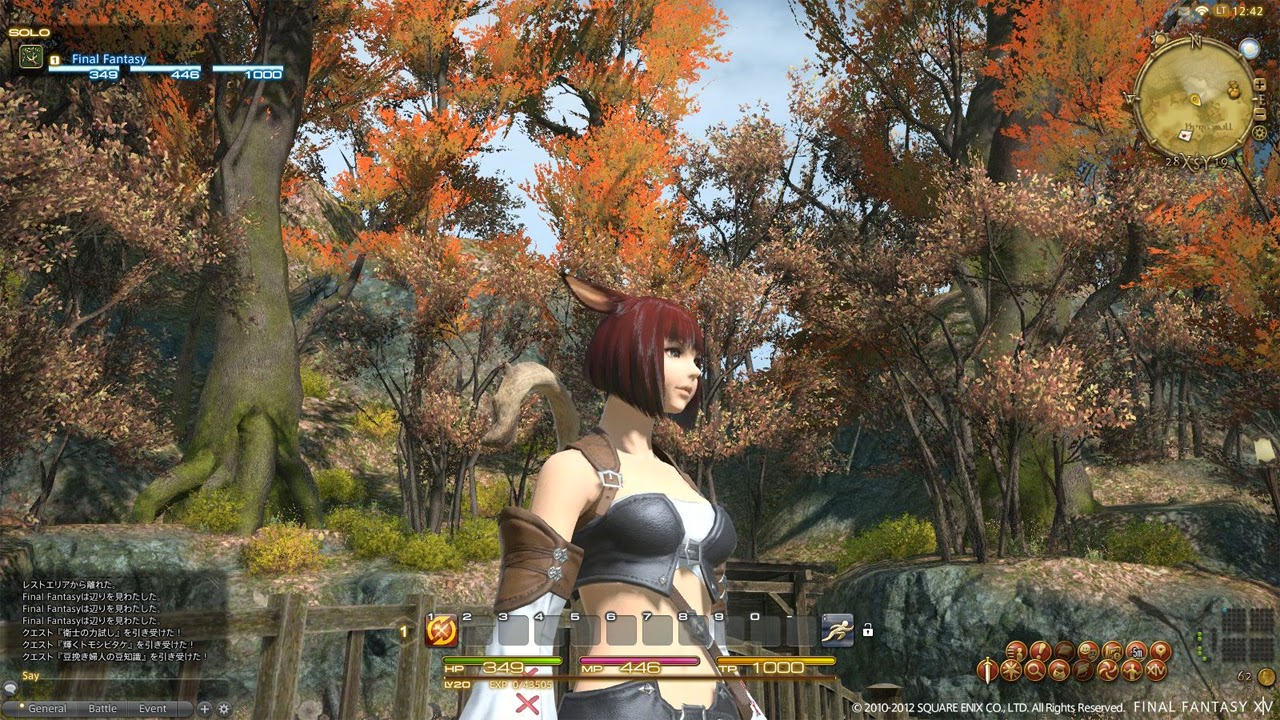Add a new chat tab with plus button
This screenshot has height=720, width=1280.
204,708
